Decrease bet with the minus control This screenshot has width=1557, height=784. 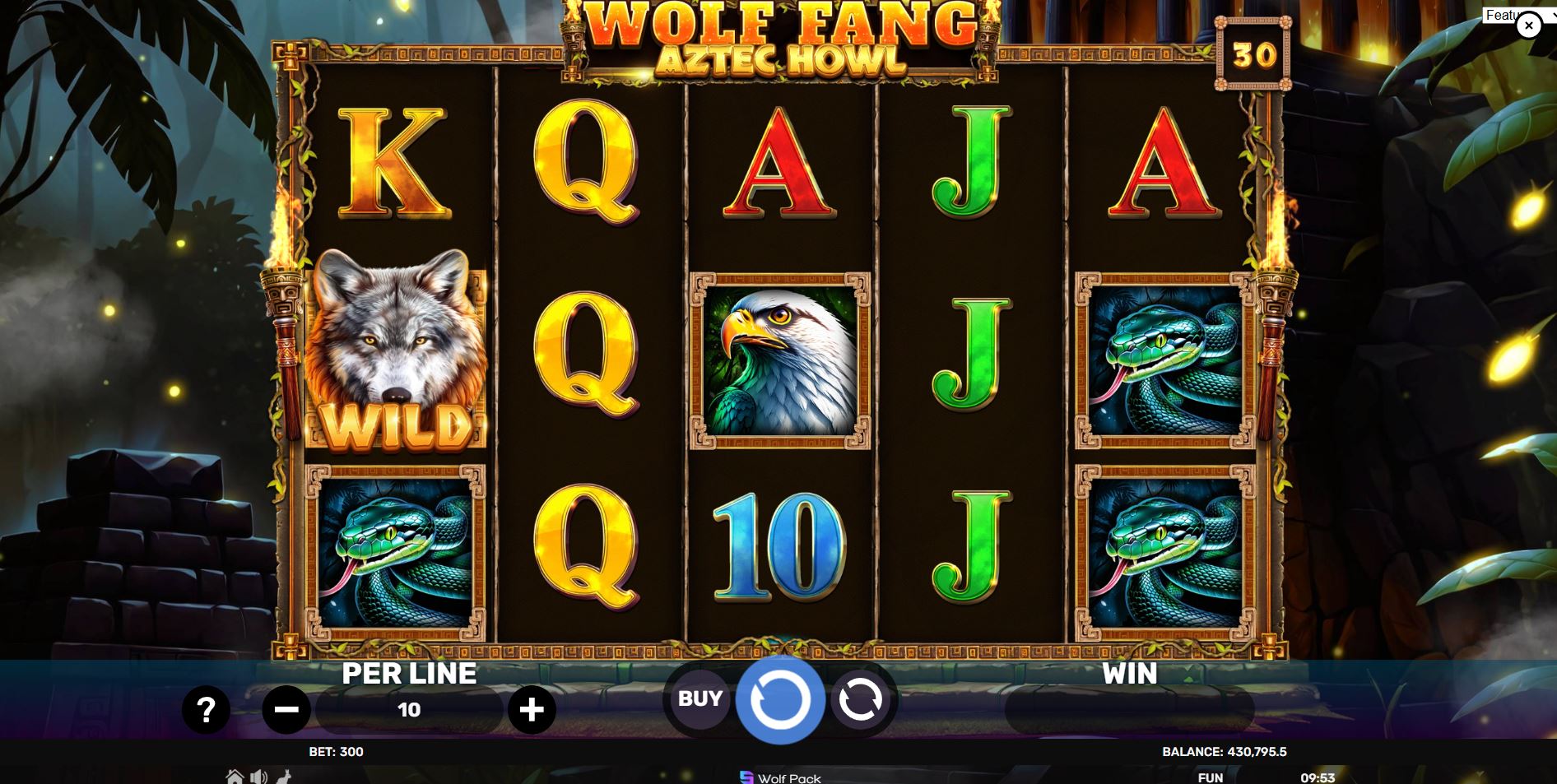point(286,708)
